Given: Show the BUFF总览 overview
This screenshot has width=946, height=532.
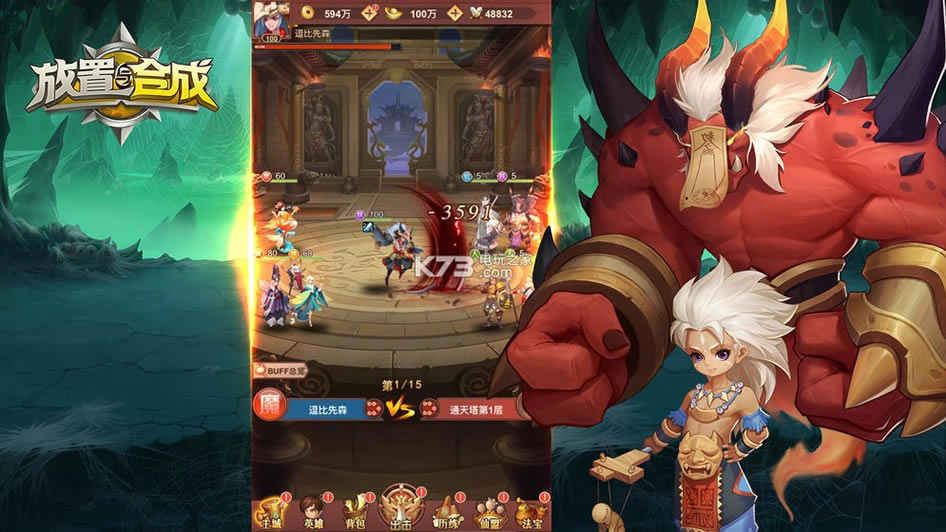Looking at the screenshot, I should (281, 370).
